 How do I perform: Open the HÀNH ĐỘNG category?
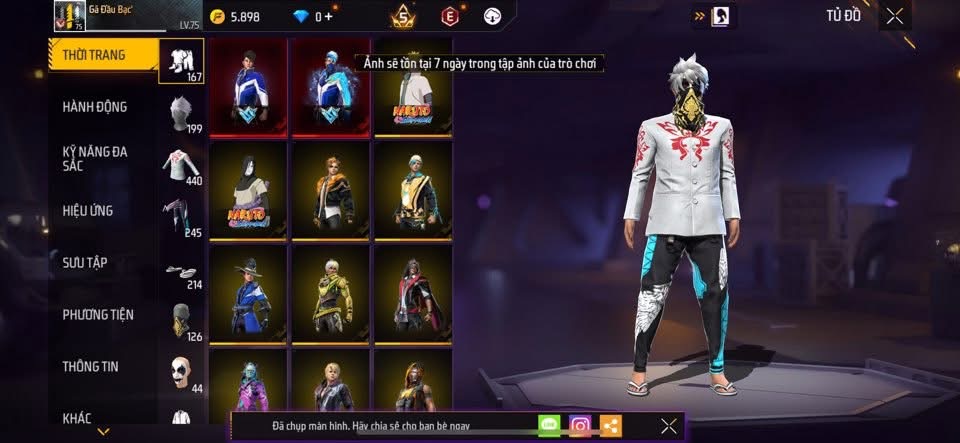[x=95, y=107]
